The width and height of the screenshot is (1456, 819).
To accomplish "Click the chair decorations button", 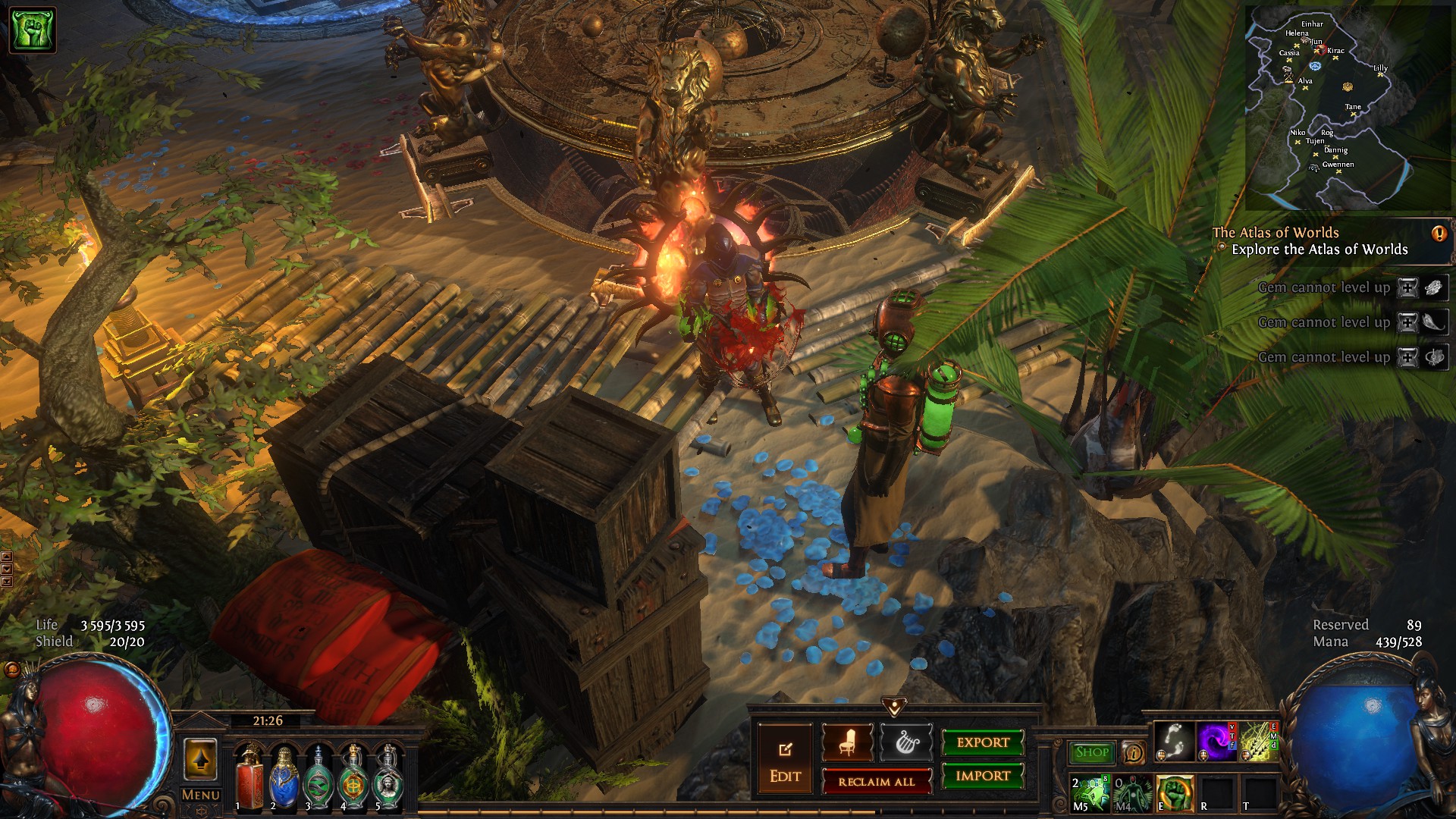I will [x=847, y=742].
